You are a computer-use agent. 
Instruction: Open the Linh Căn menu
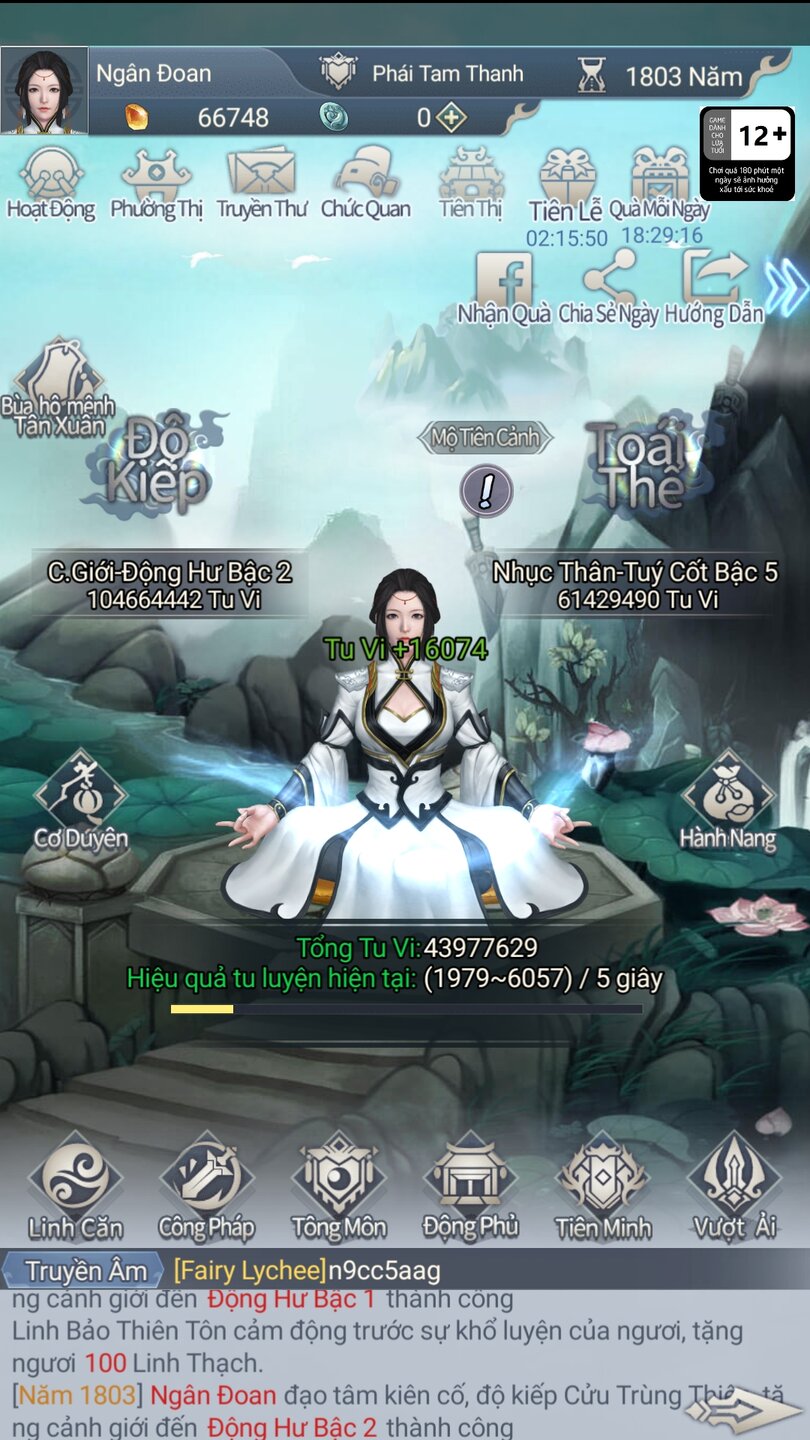[75, 1187]
